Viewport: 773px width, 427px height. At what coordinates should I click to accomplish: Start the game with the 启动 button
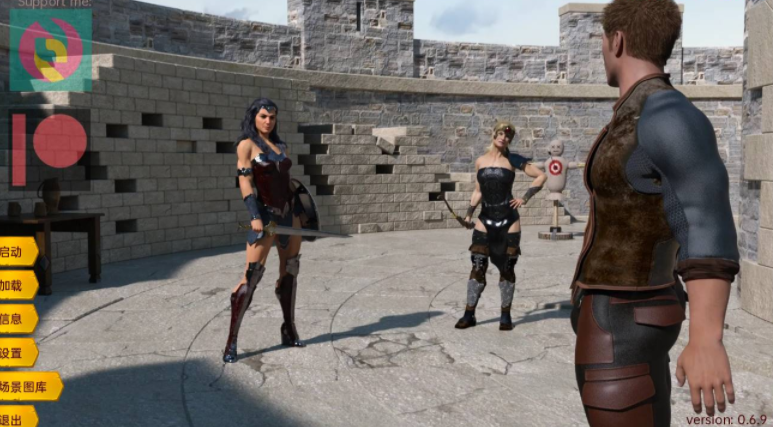[x=16, y=251]
